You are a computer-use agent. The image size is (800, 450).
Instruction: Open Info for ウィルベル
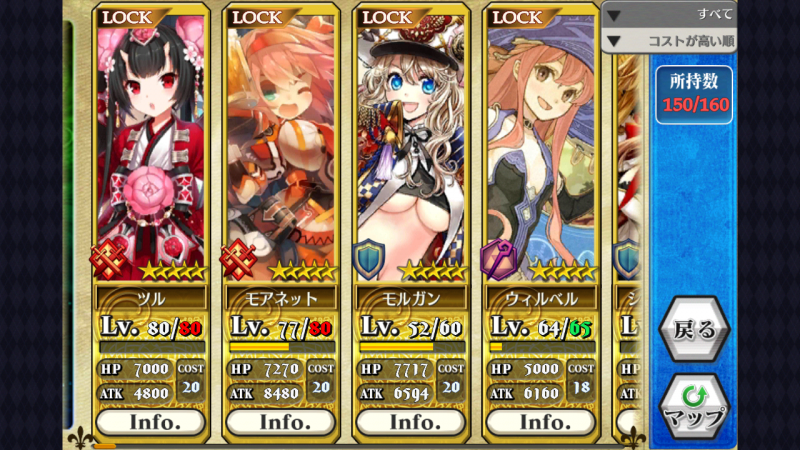[x=541, y=422]
